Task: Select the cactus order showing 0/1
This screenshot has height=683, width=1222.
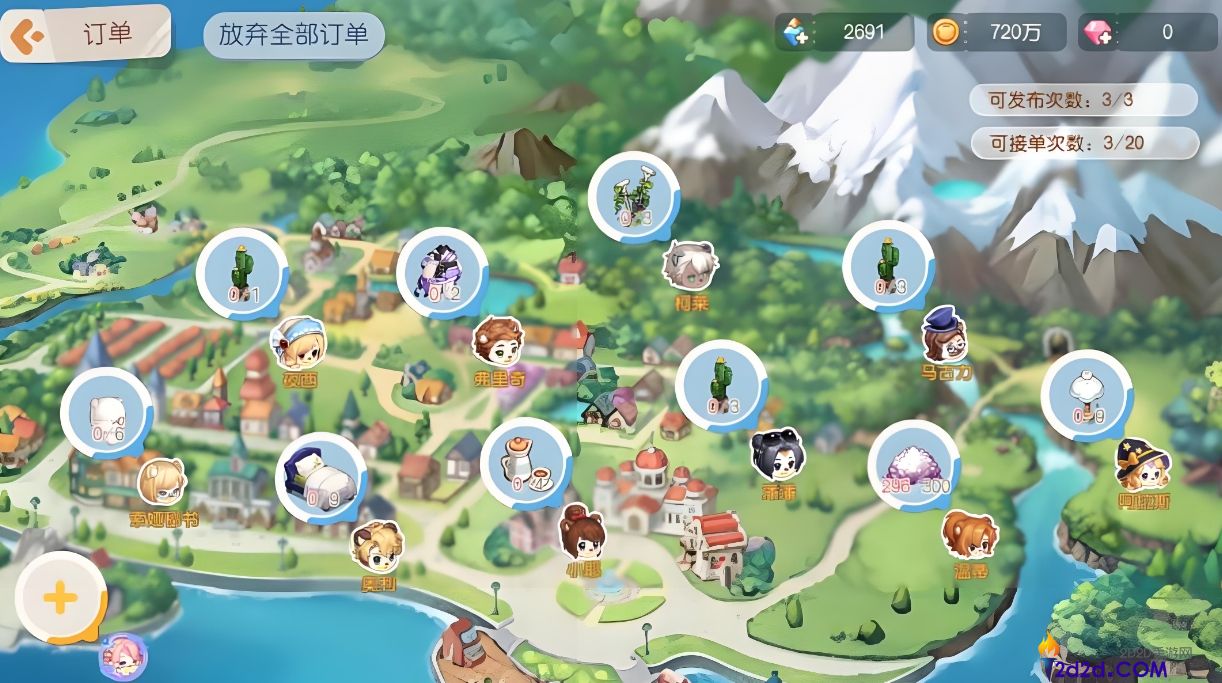Action: click(242, 274)
